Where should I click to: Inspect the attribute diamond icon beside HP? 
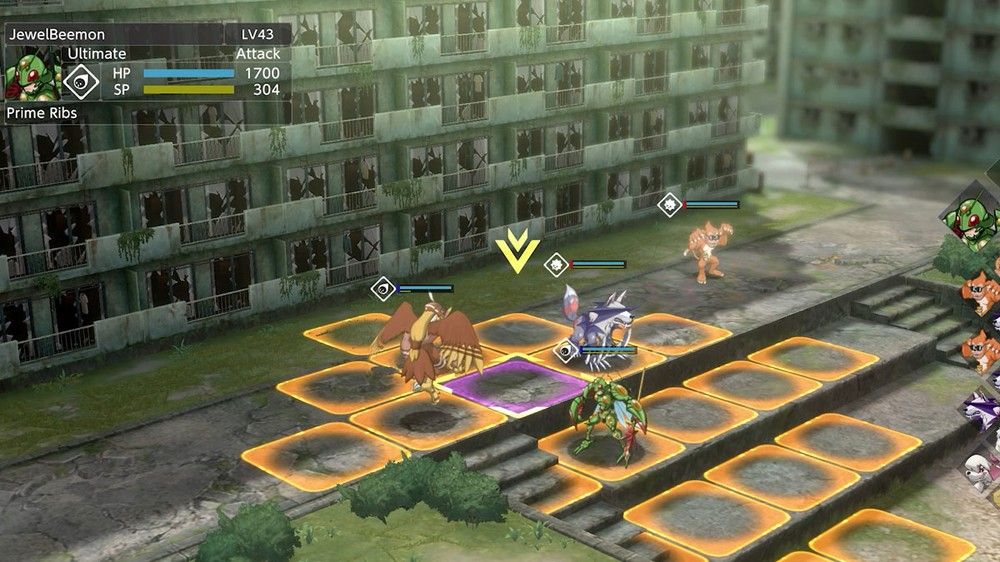pyautogui.click(x=81, y=80)
